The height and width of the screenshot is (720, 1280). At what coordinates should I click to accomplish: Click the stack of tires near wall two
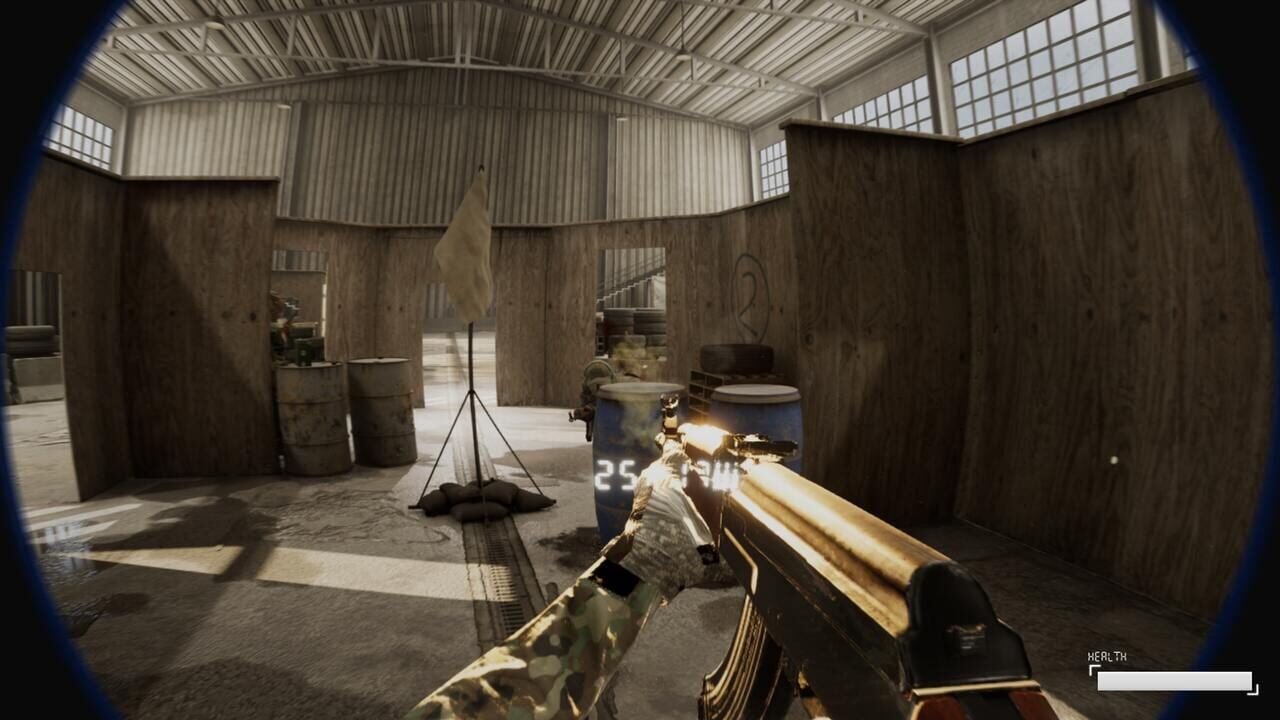(x=738, y=355)
